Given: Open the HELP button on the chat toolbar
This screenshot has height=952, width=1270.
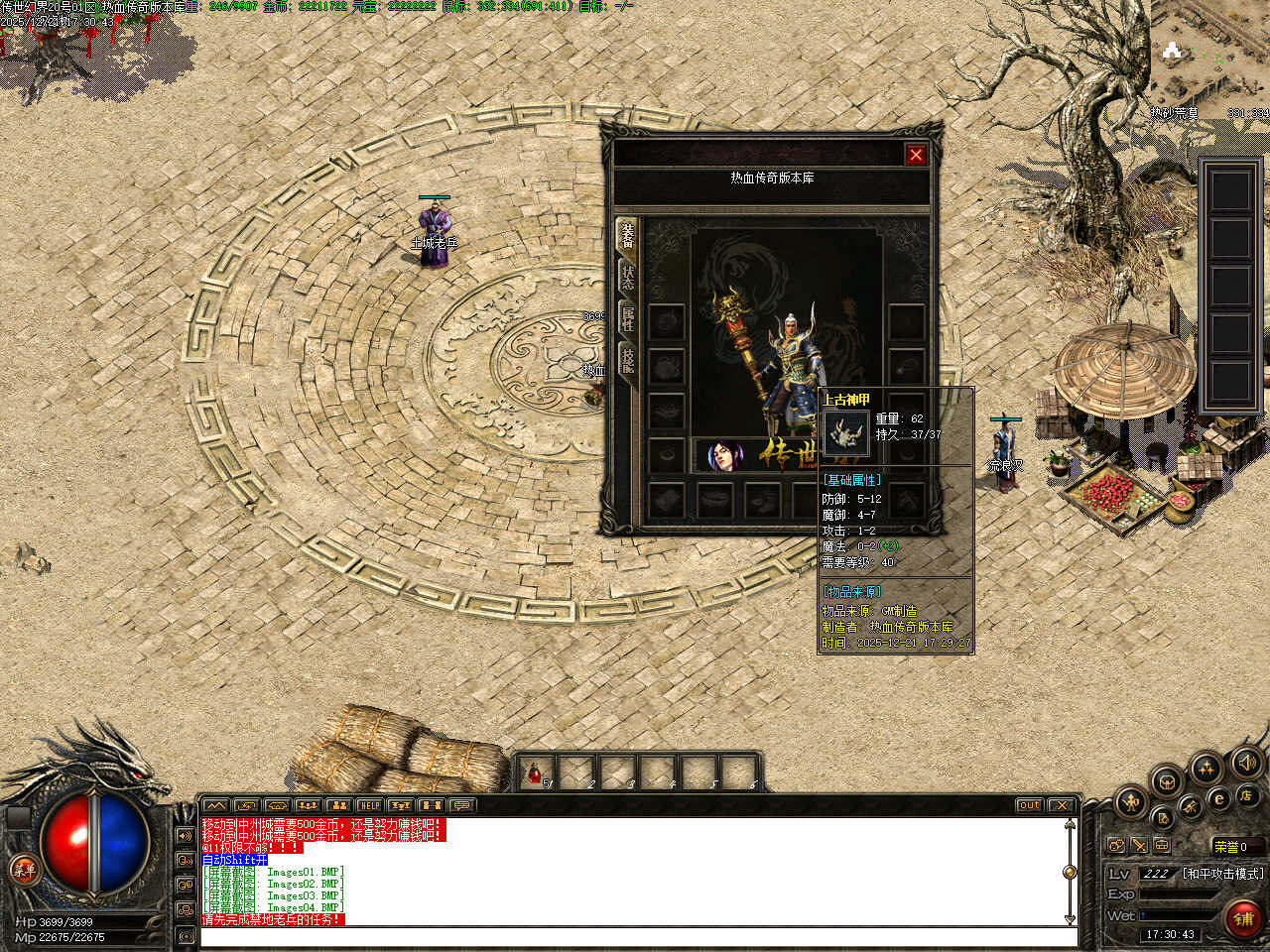Looking at the screenshot, I should pos(369,805).
